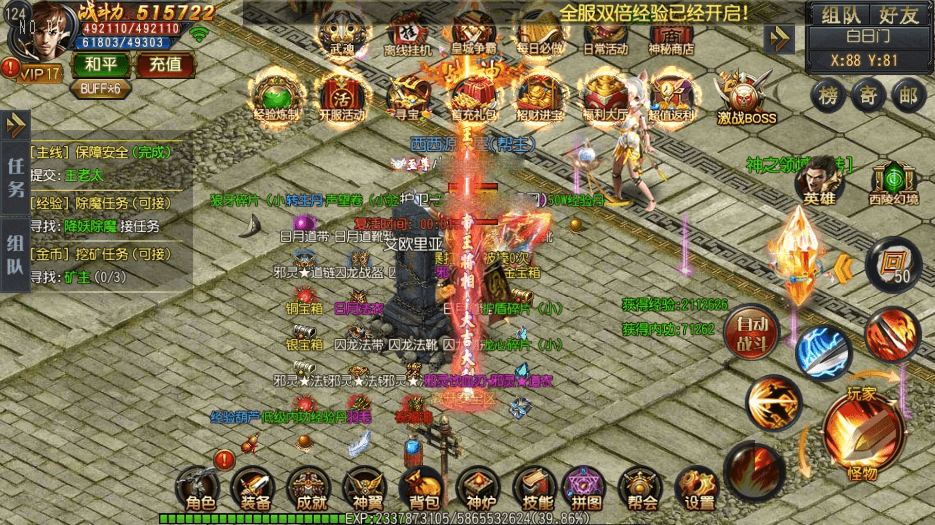935x525 pixels.
Task: Open the 角色 character menu
Action: (x=195, y=489)
